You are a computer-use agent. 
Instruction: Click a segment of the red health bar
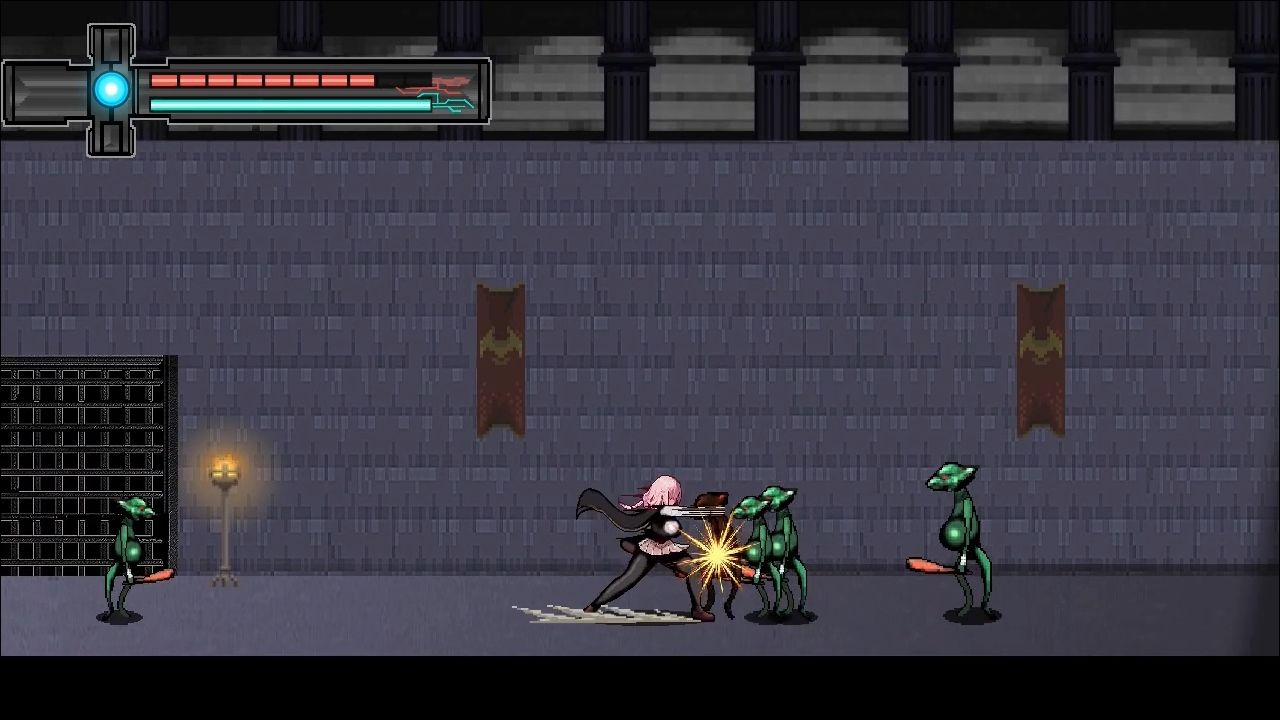coord(250,80)
